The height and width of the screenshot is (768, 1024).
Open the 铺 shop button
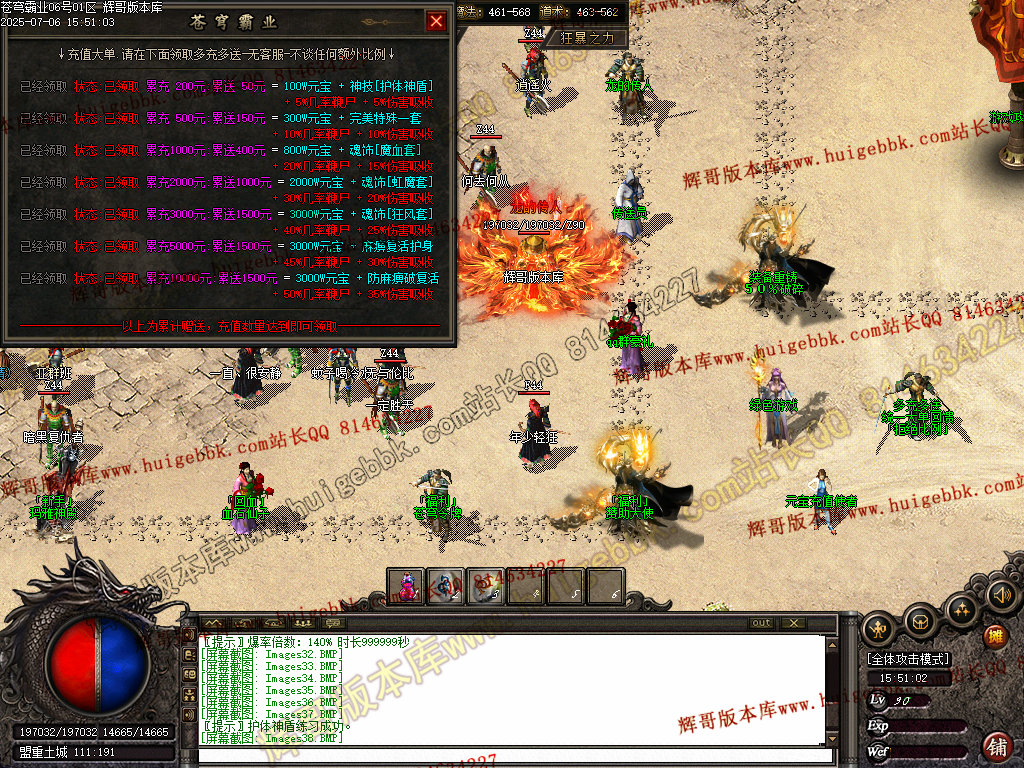pyautogui.click(x=996, y=746)
